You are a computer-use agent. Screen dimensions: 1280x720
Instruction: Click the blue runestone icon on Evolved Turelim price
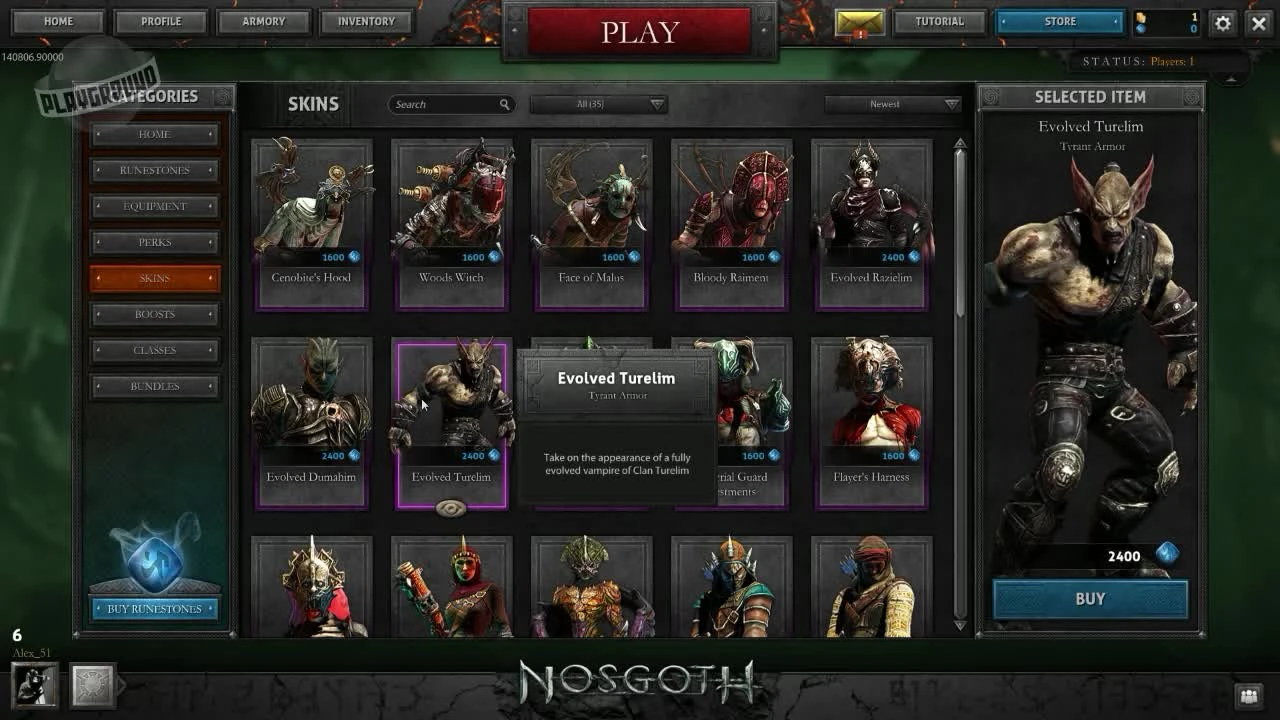pyautogui.click(x=494, y=454)
